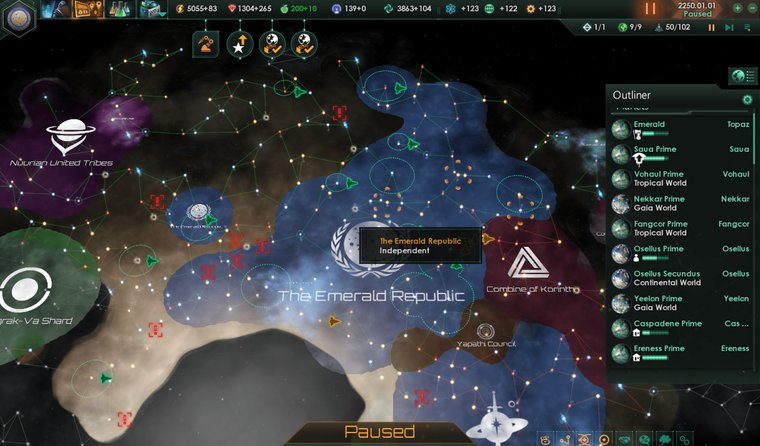Select Osellus Secundus continental world entry
Image resolution: width=760 pixels, height=446 pixels.
(x=680, y=278)
